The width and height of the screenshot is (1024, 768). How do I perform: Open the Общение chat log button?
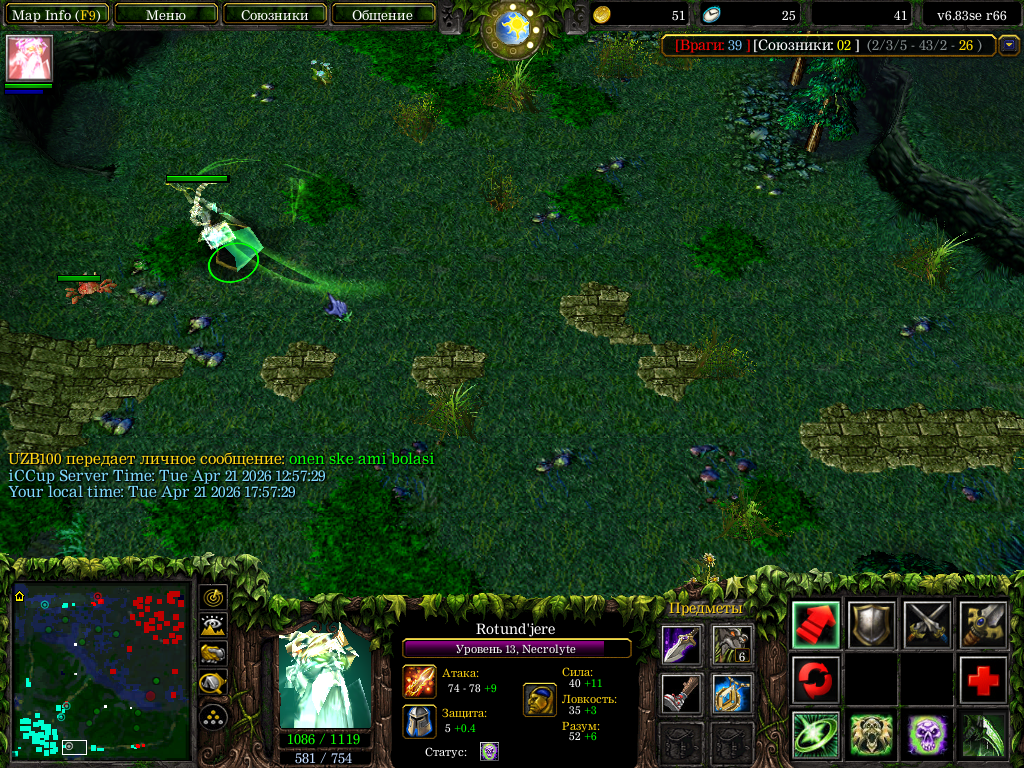tap(382, 15)
